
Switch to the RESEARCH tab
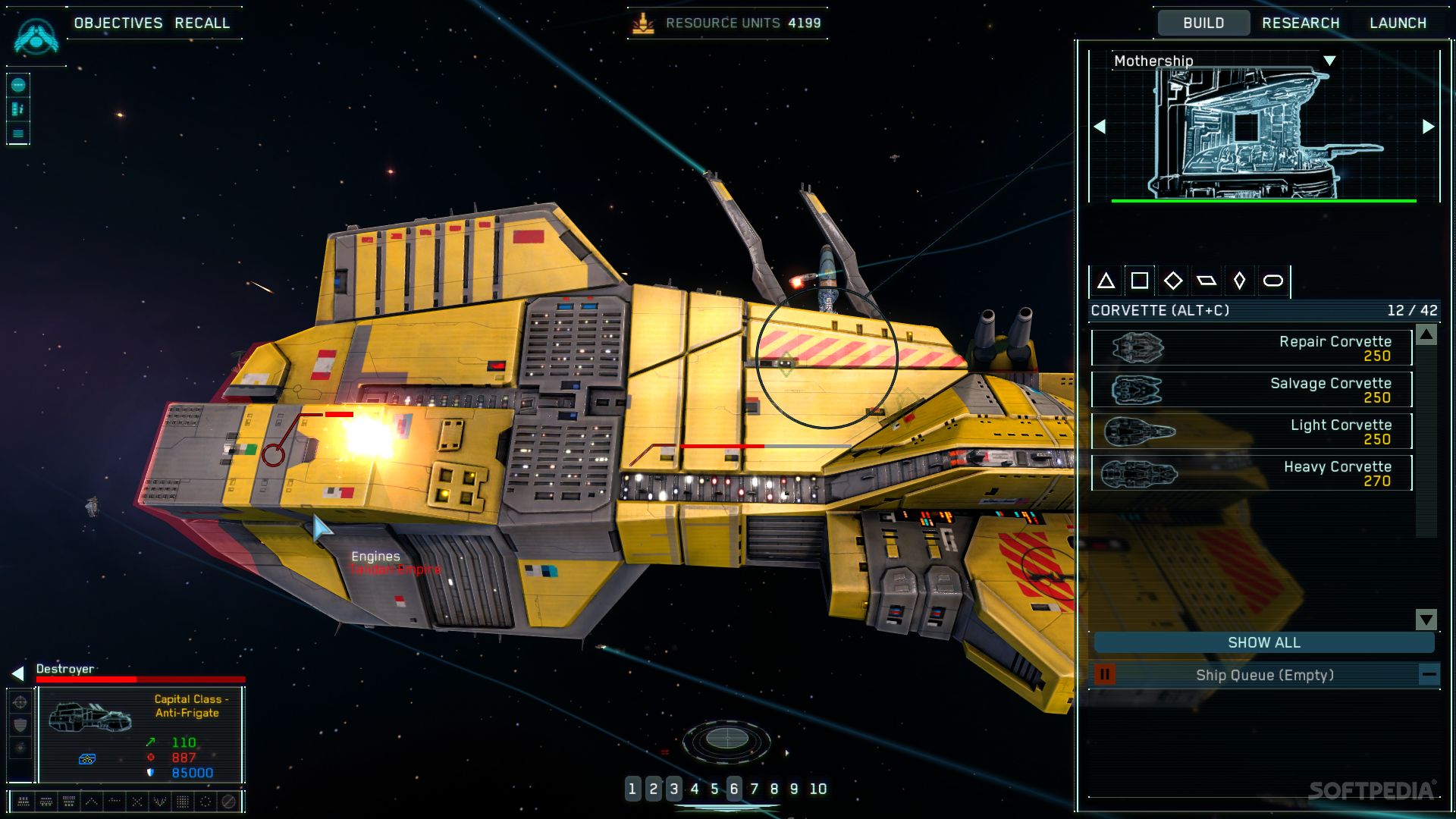(x=1301, y=22)
